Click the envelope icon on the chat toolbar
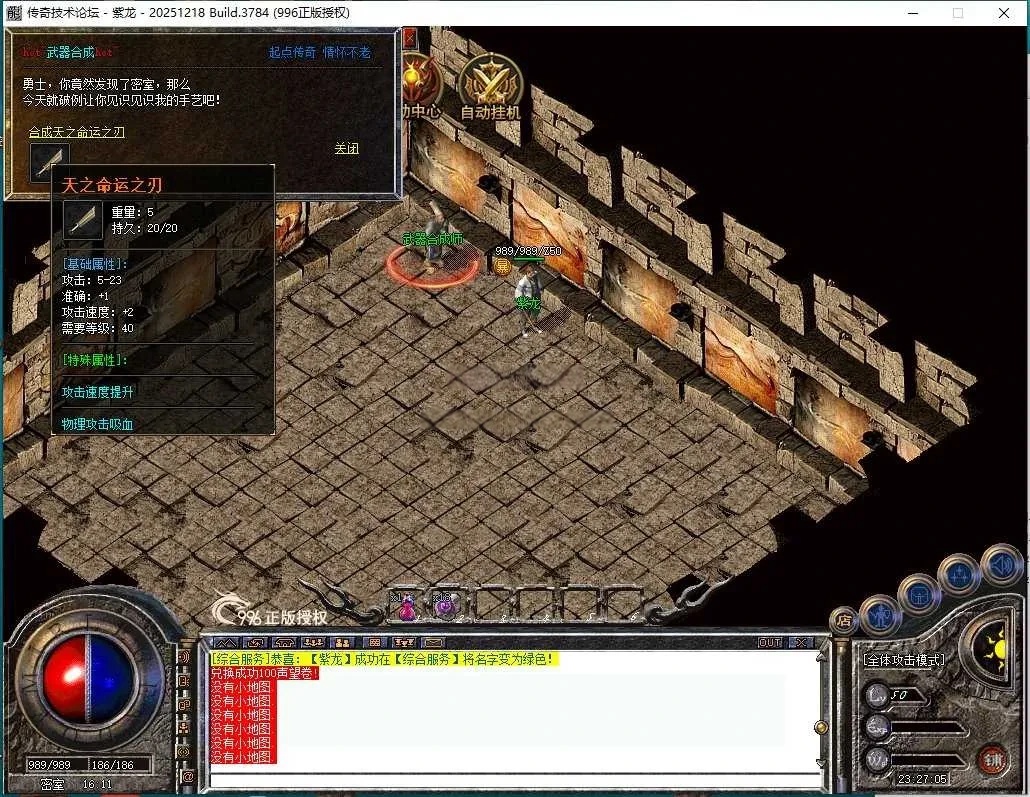Screen dimensions: 1030x797 (433, 642)
